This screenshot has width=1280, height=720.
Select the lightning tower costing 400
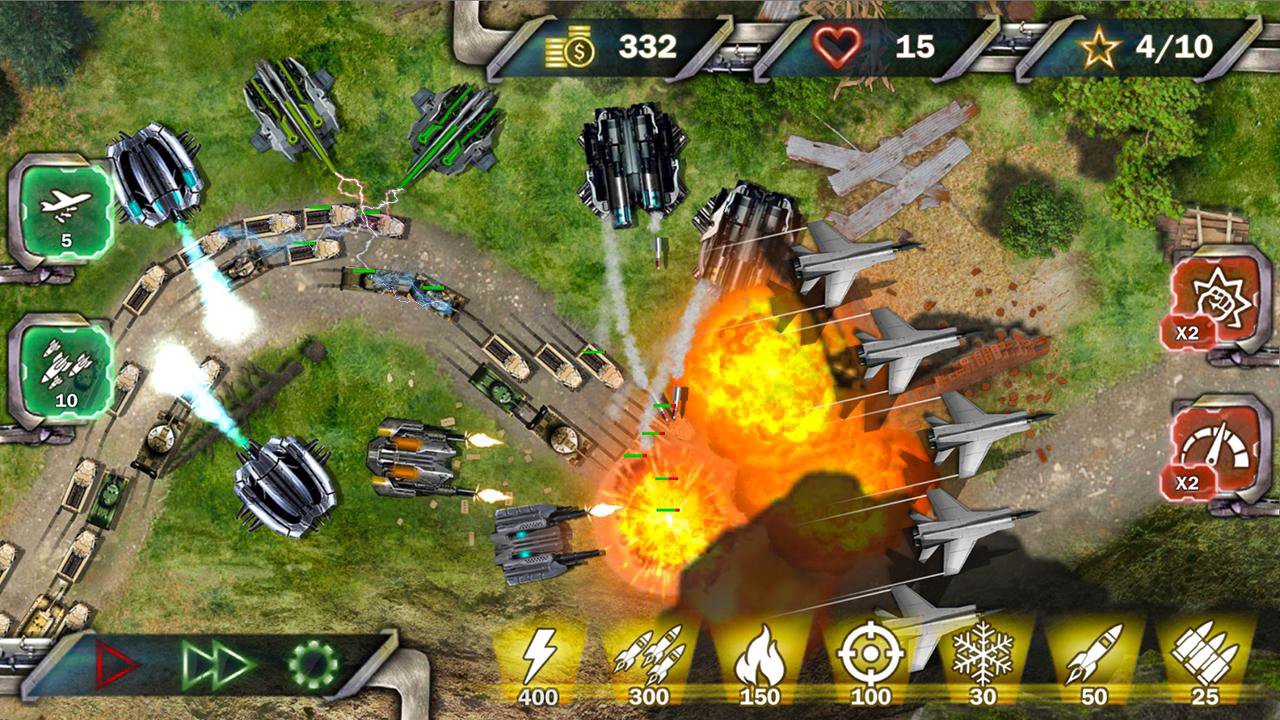(x=540, y=660)
